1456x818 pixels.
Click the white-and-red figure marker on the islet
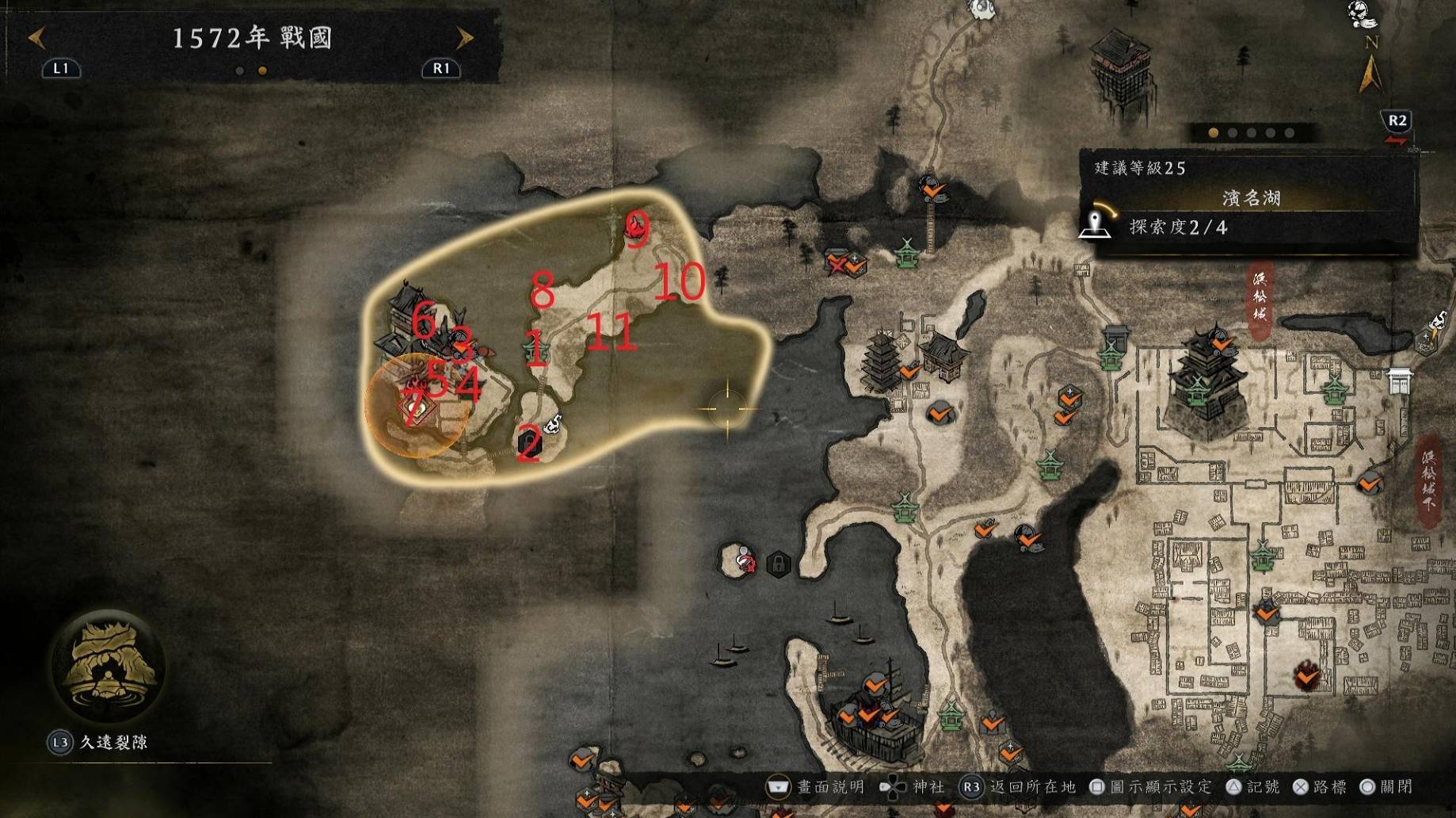tap(745, 561)
